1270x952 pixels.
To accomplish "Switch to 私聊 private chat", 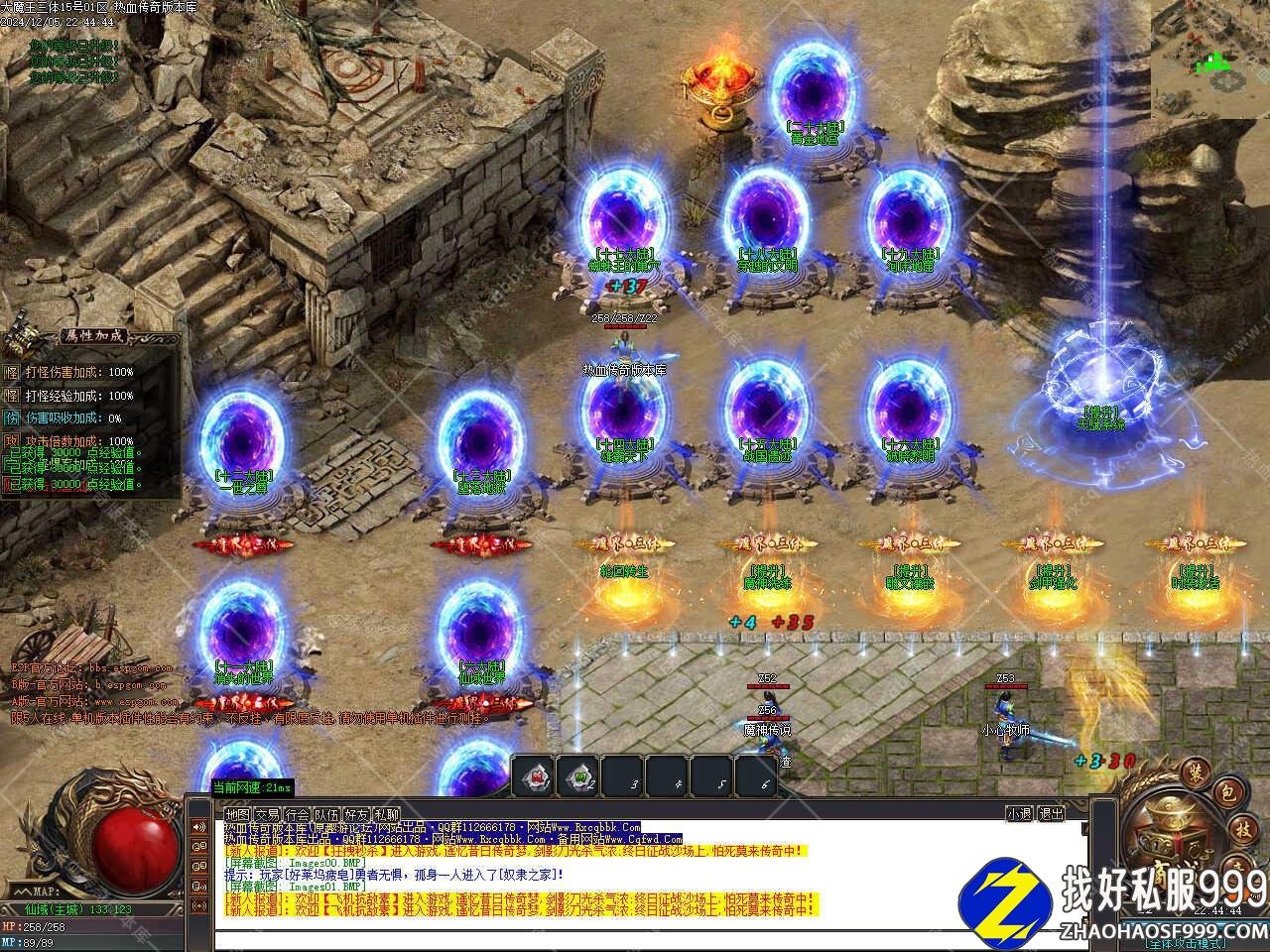I will coord(387,813).
